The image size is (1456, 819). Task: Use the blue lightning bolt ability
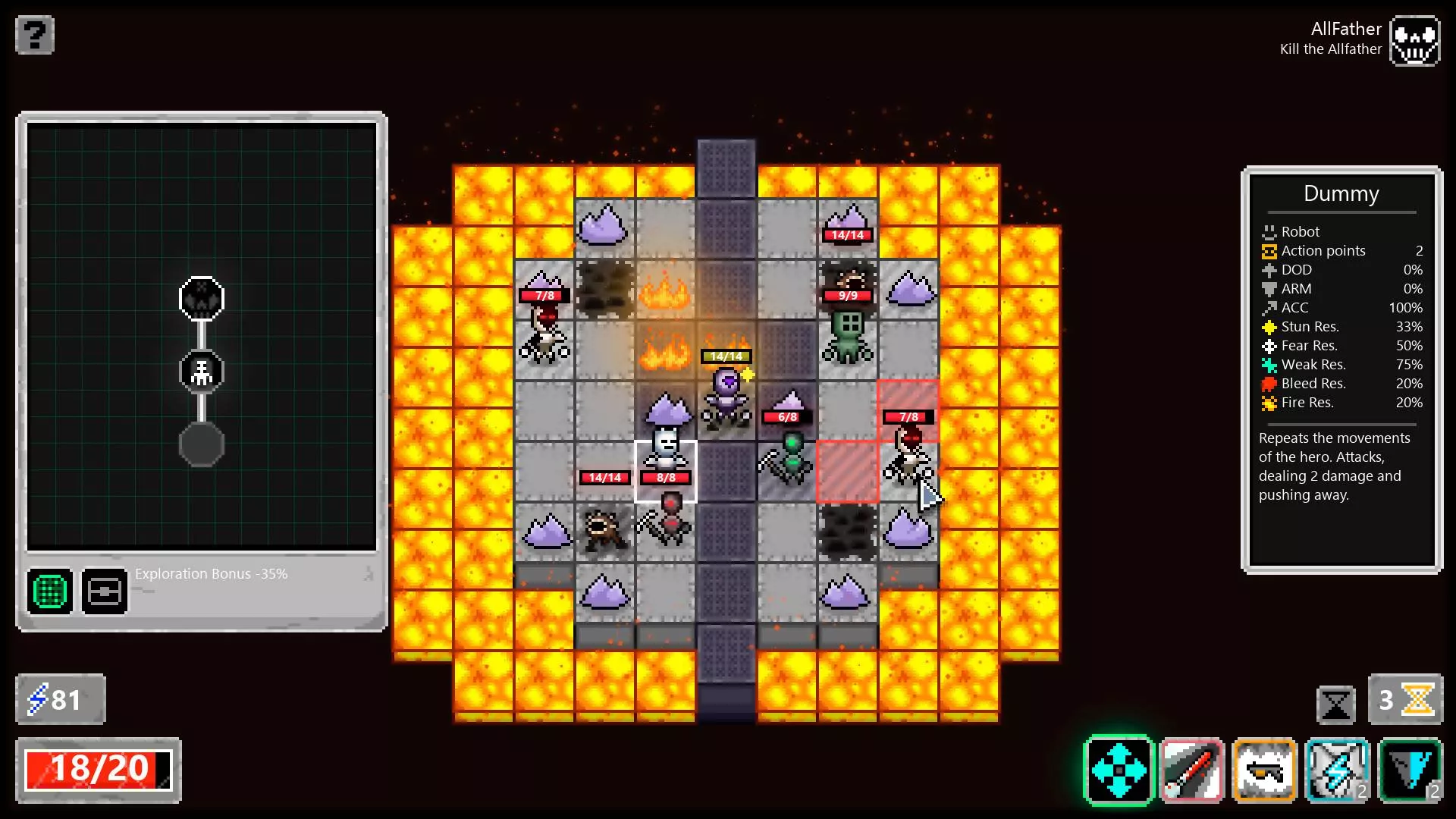[x=1337, y=770]
